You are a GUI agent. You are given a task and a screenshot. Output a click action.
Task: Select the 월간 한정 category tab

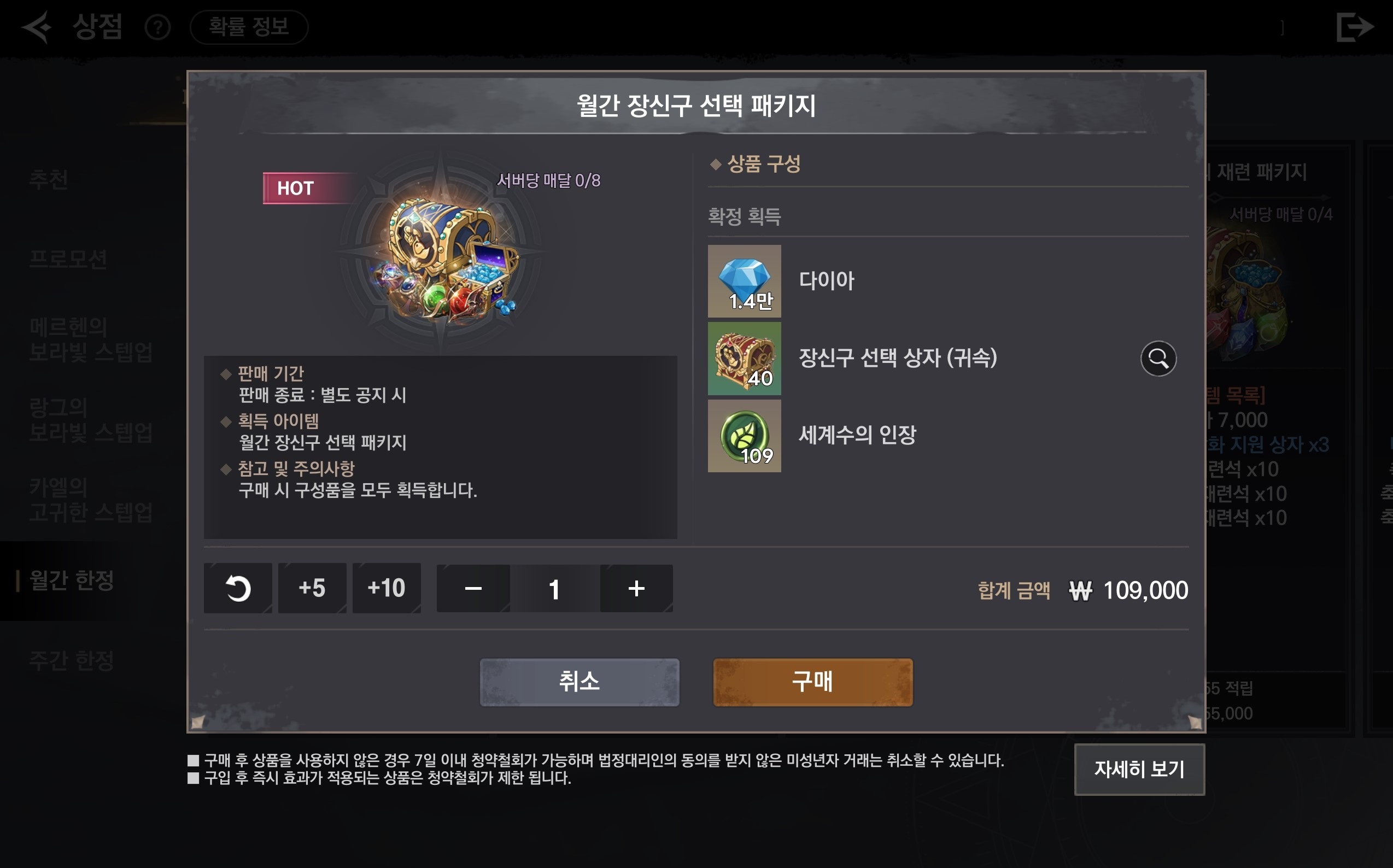pyautogui.click(x=72, y=580)
